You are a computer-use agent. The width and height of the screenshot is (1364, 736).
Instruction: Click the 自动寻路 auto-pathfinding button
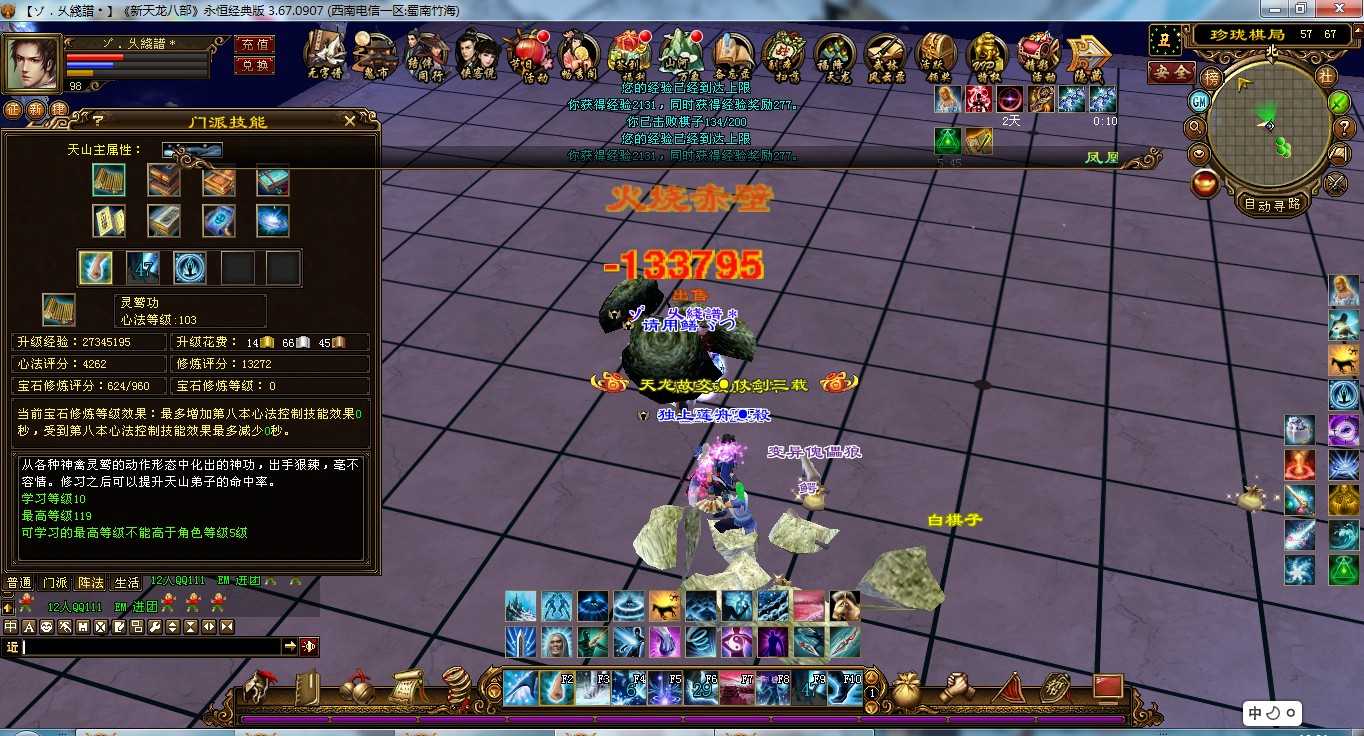coord(1271,203)
